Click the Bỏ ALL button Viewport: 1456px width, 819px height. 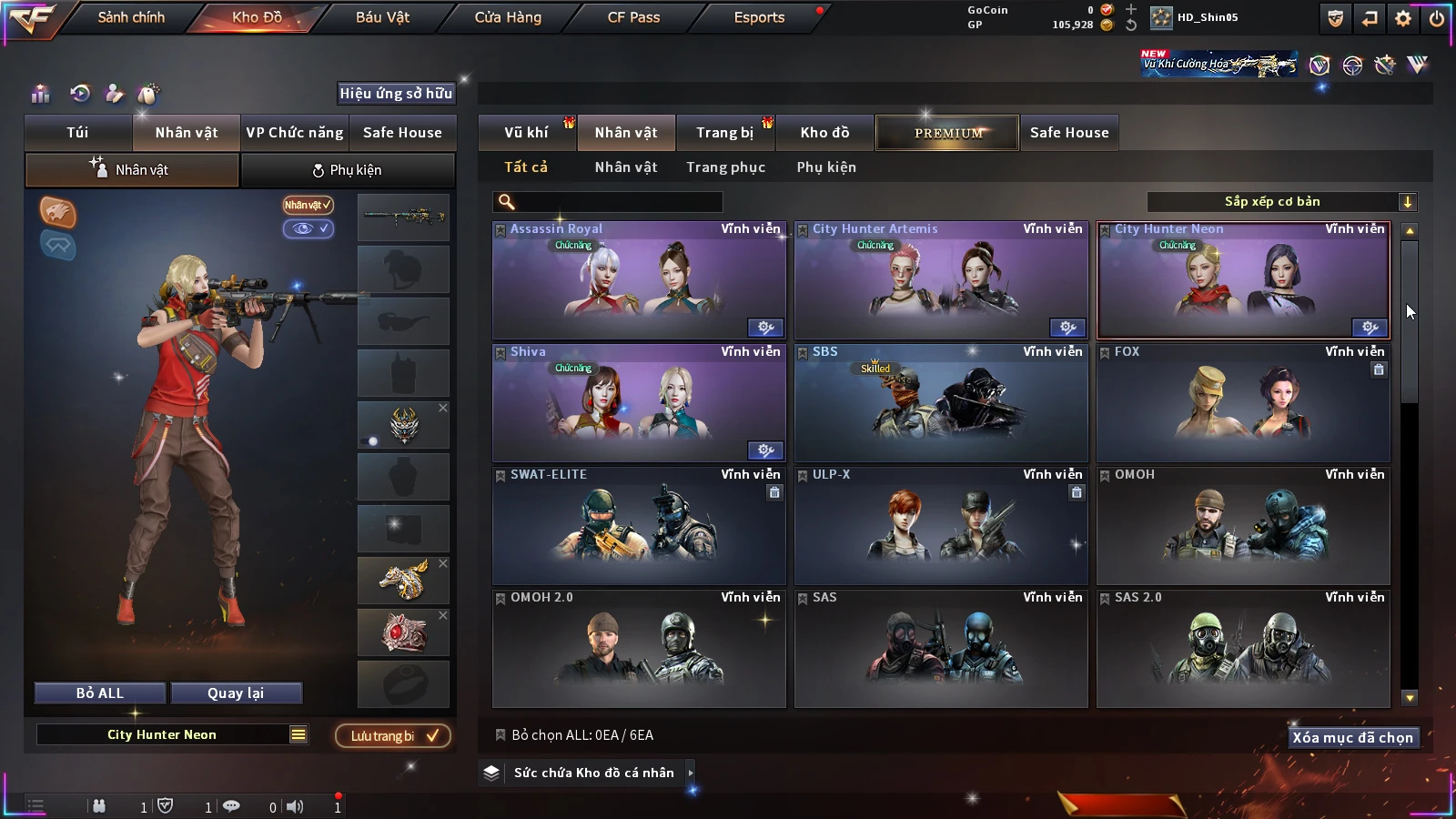(100, 693)
